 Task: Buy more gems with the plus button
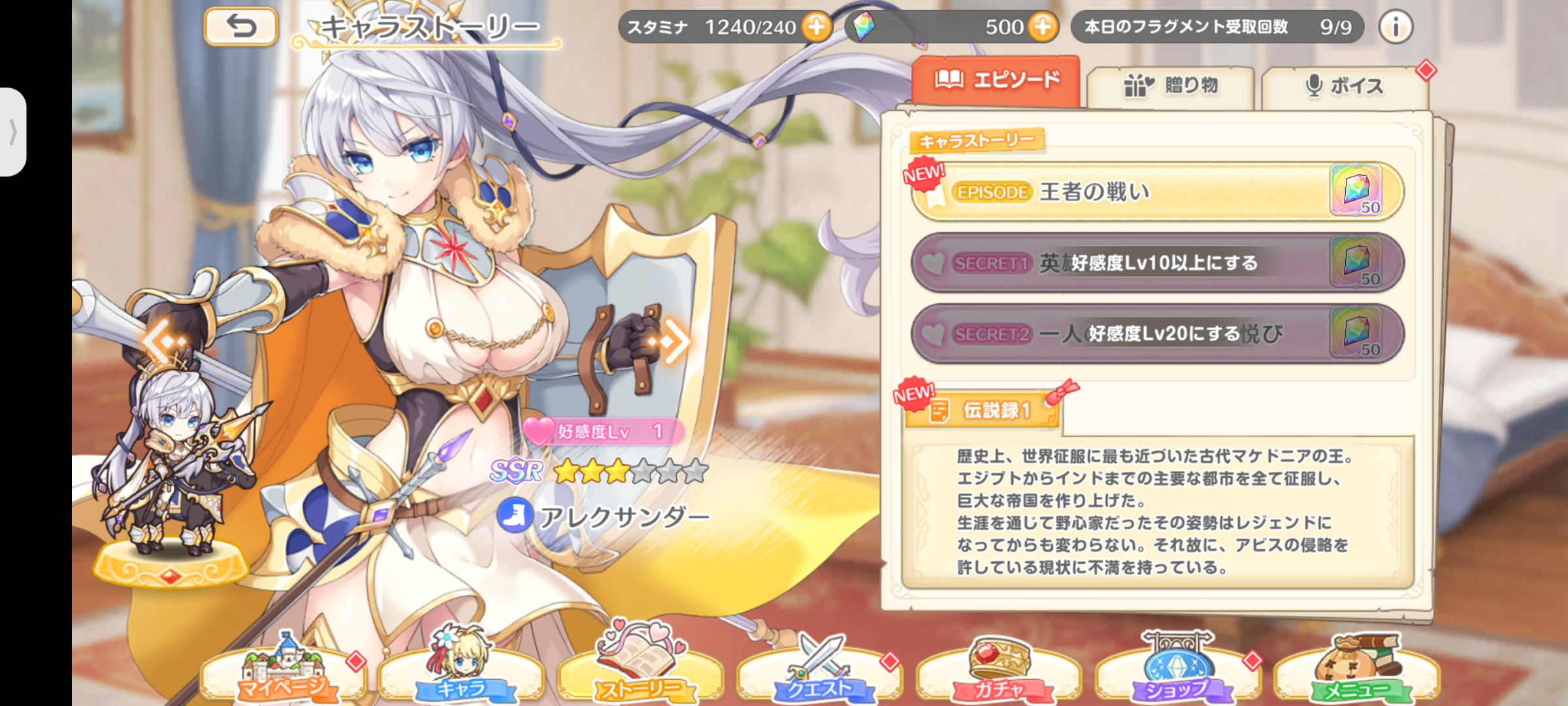pos(1042,27)
